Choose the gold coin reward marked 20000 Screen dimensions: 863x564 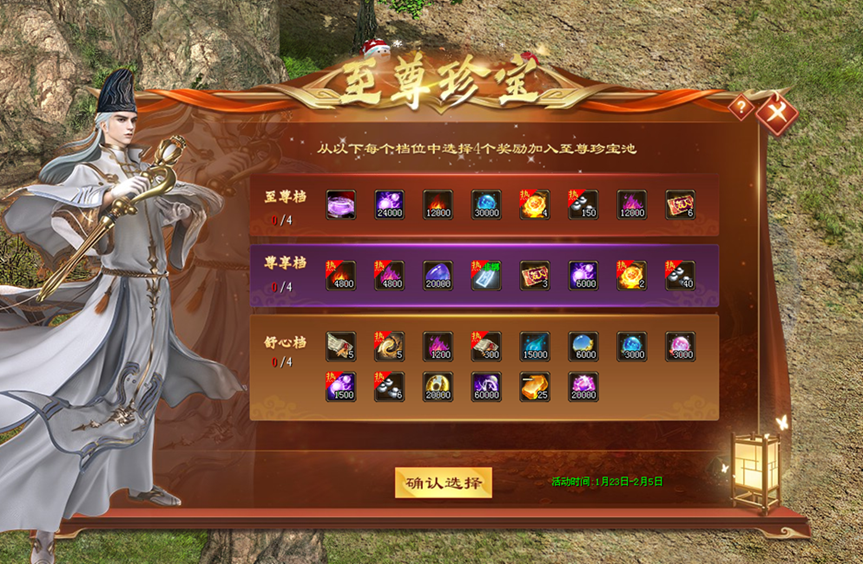pyautogui.click(x=438, y=387)
